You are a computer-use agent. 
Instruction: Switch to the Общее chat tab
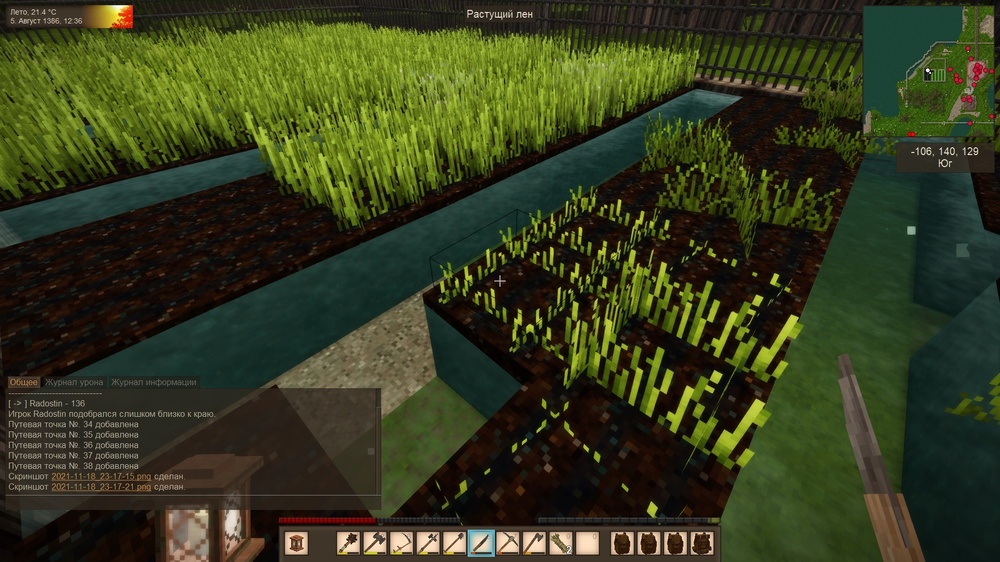24,382
